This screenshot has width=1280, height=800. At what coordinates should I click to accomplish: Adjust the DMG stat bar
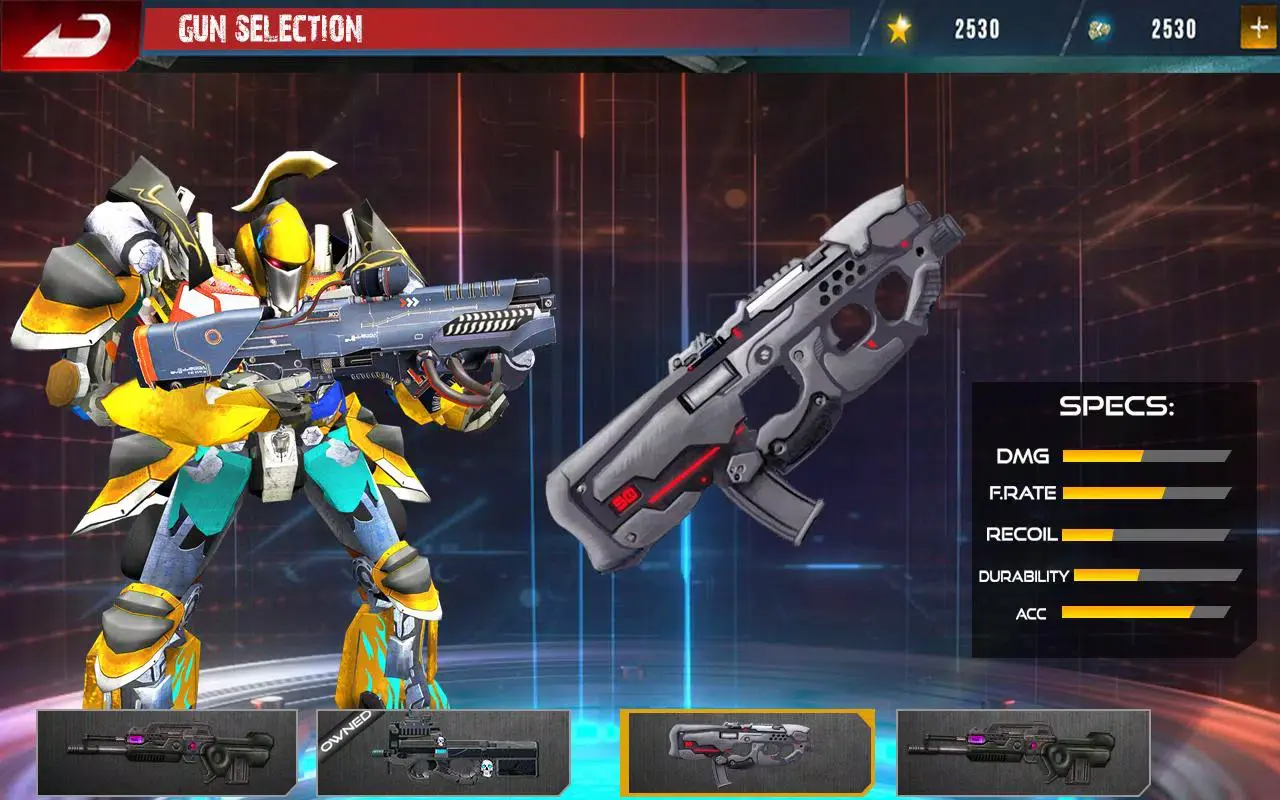click(x=1145, y=457)
